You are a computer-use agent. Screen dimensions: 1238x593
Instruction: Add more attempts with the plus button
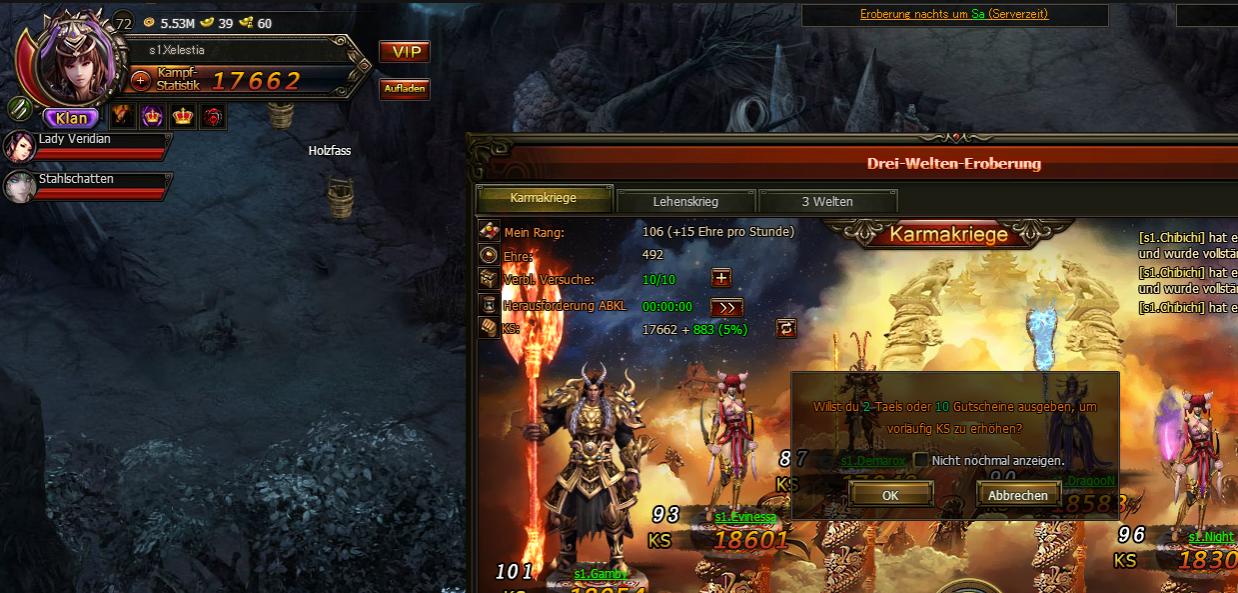tap(720, 279)
